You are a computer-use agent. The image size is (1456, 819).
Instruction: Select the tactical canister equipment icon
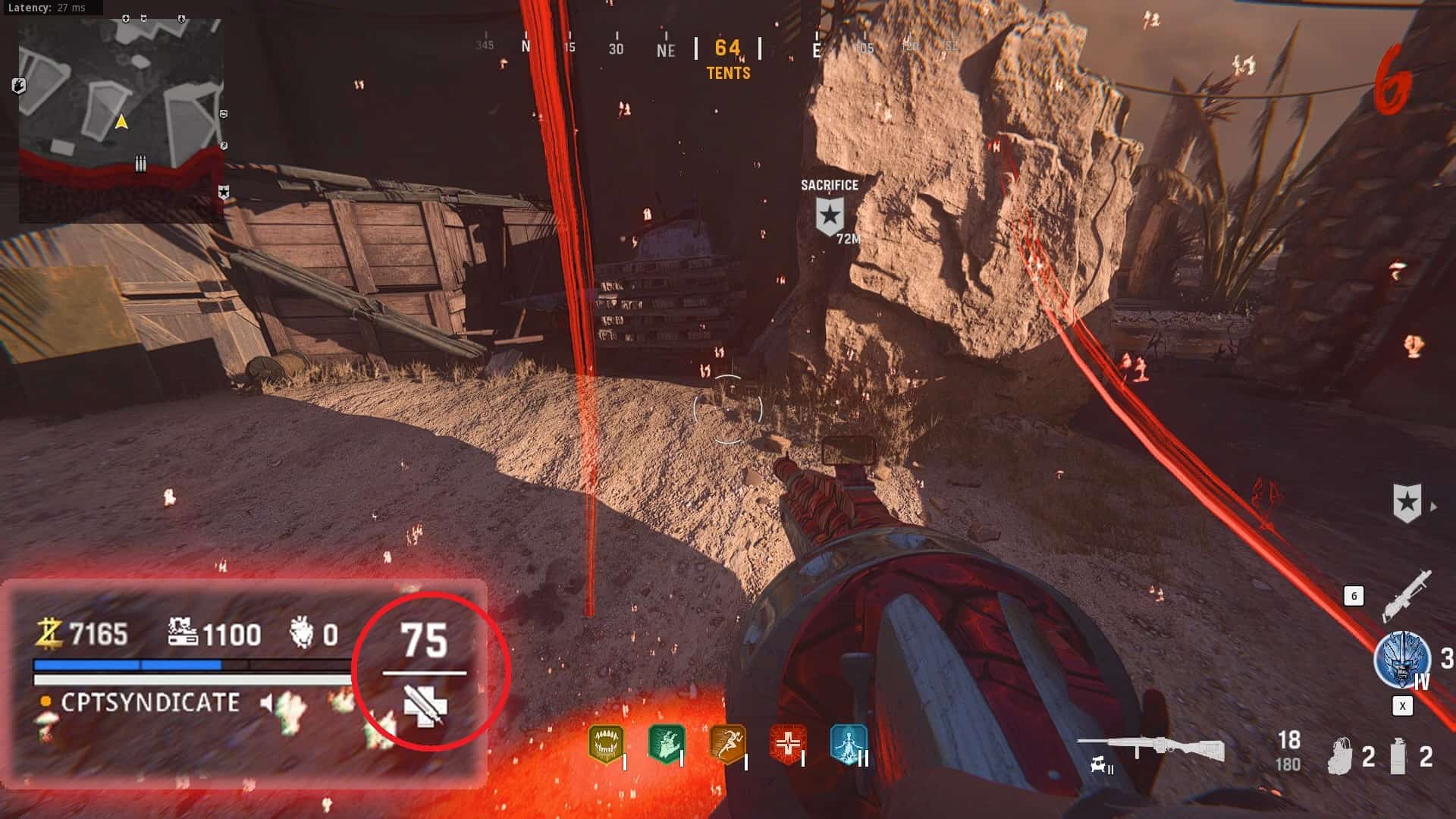tap(1398, 755)
